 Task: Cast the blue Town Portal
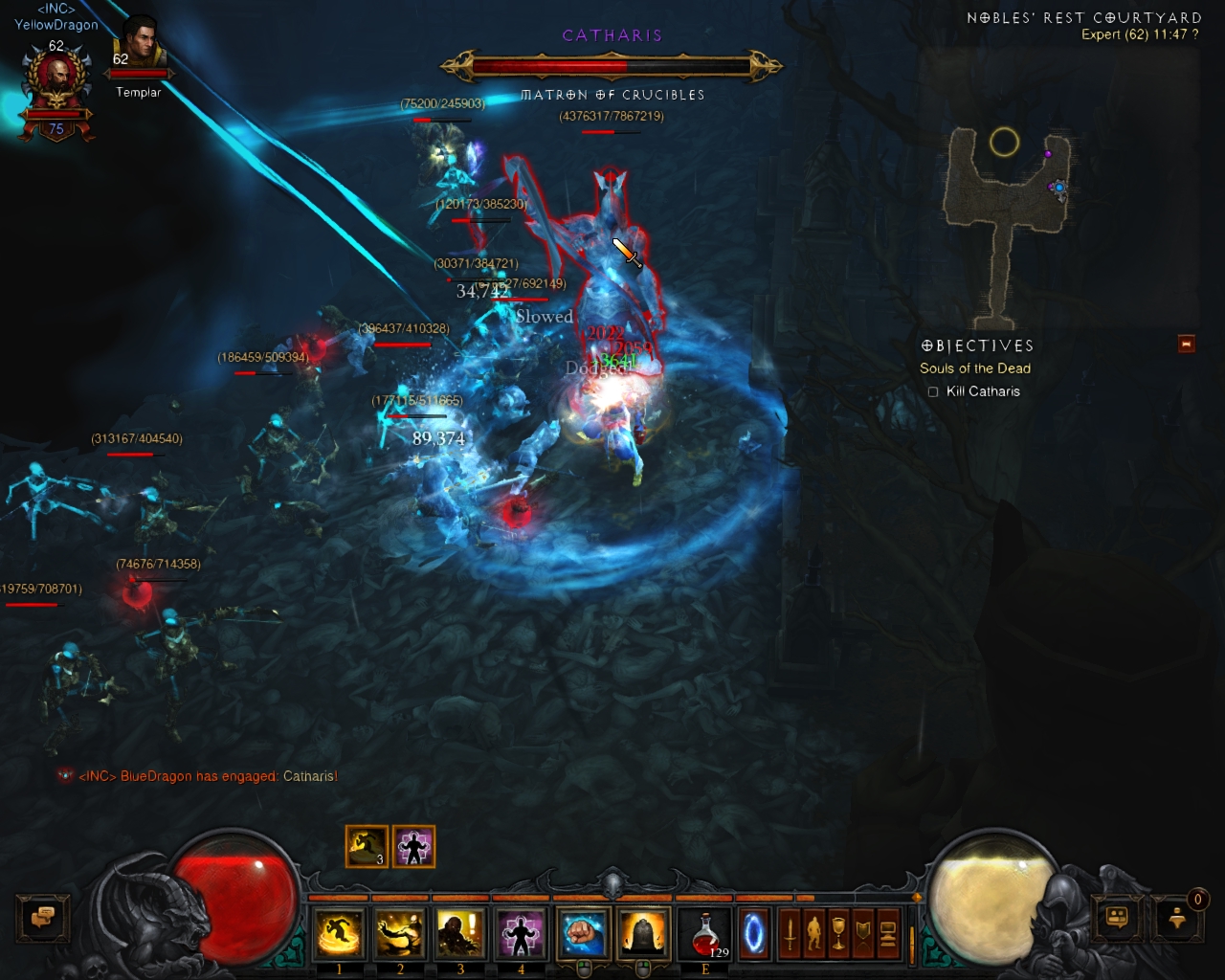point(754,933)
